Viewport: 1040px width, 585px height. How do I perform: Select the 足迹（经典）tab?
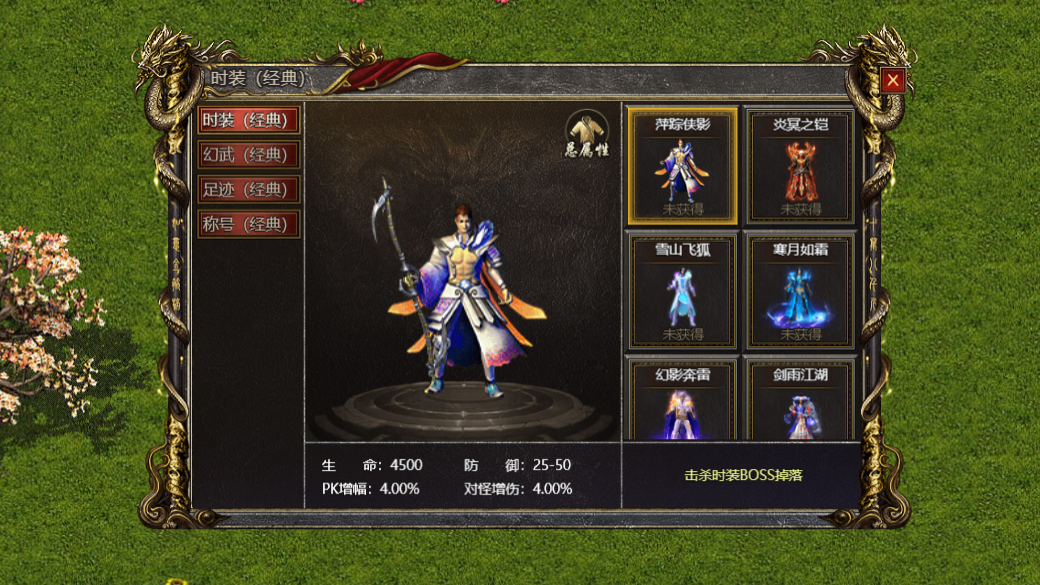pyautogui.click(x=248, y=189)
